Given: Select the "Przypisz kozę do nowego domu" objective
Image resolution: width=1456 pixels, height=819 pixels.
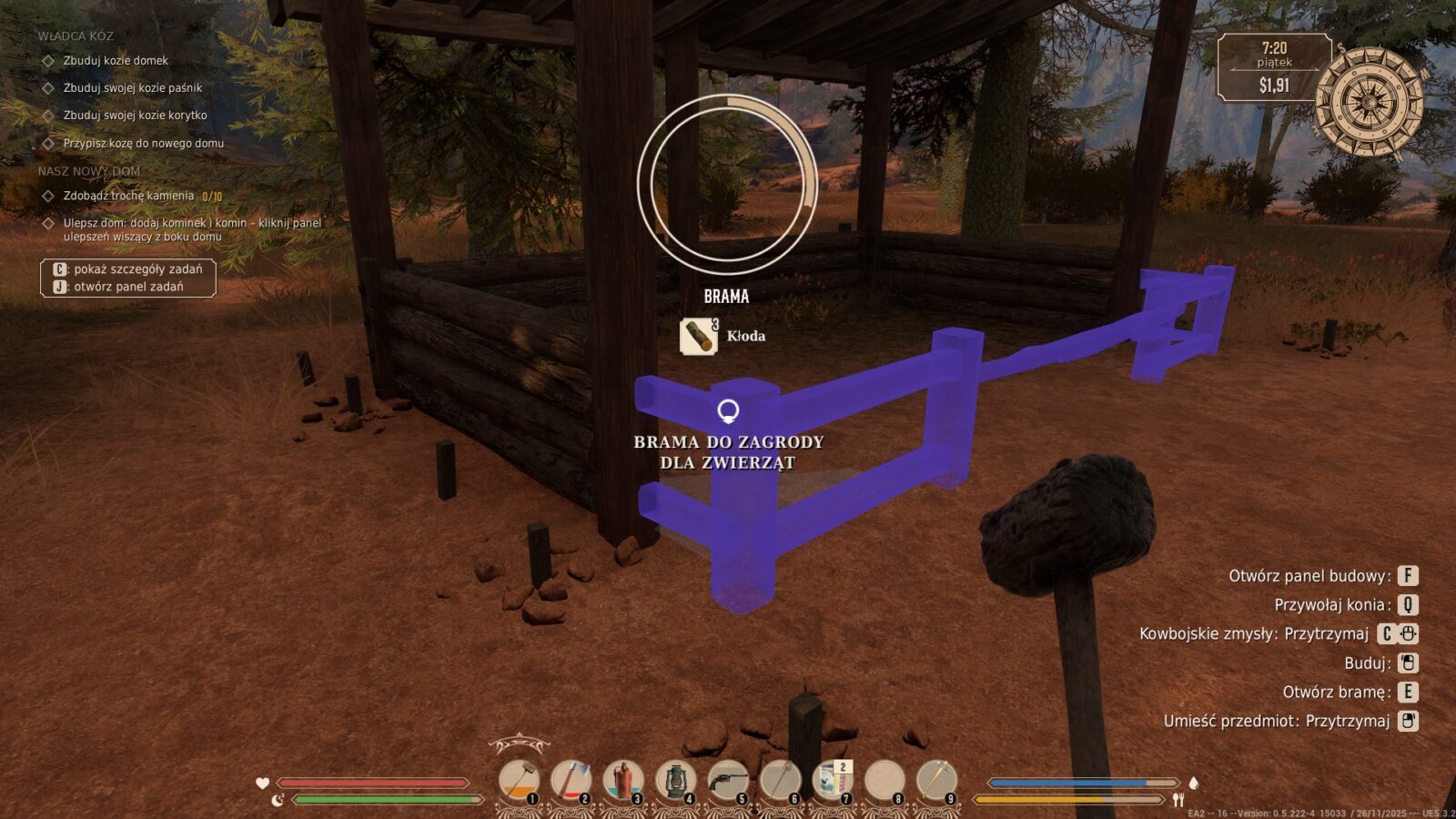Looking at the screenshot, I should pyautogui.click(x=143, y=144).
